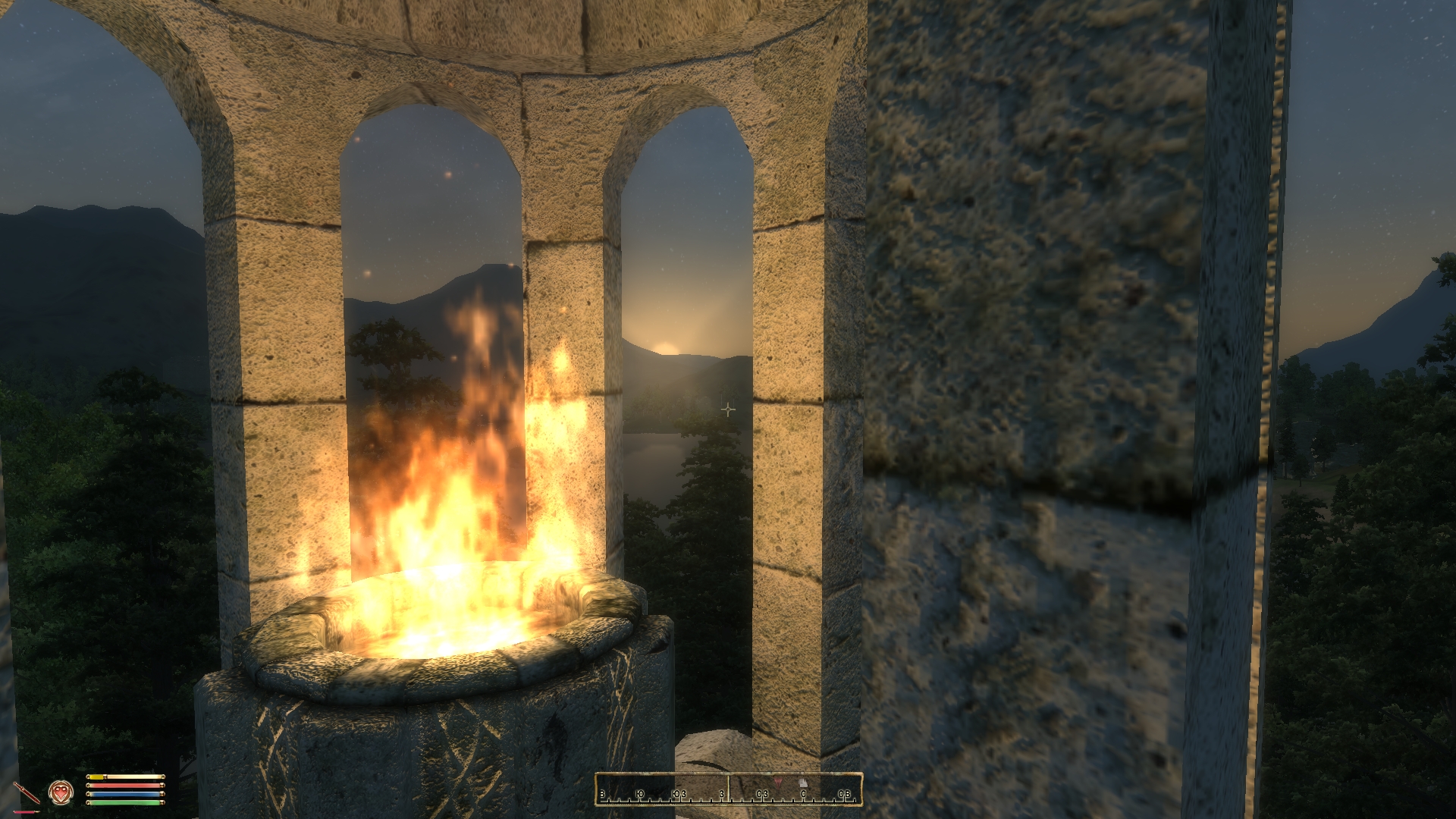Image resolution: width=1456 pixels, height=819 pixels.
Task: Click the white location marker on the compass
Action: [x=804, y=783]
